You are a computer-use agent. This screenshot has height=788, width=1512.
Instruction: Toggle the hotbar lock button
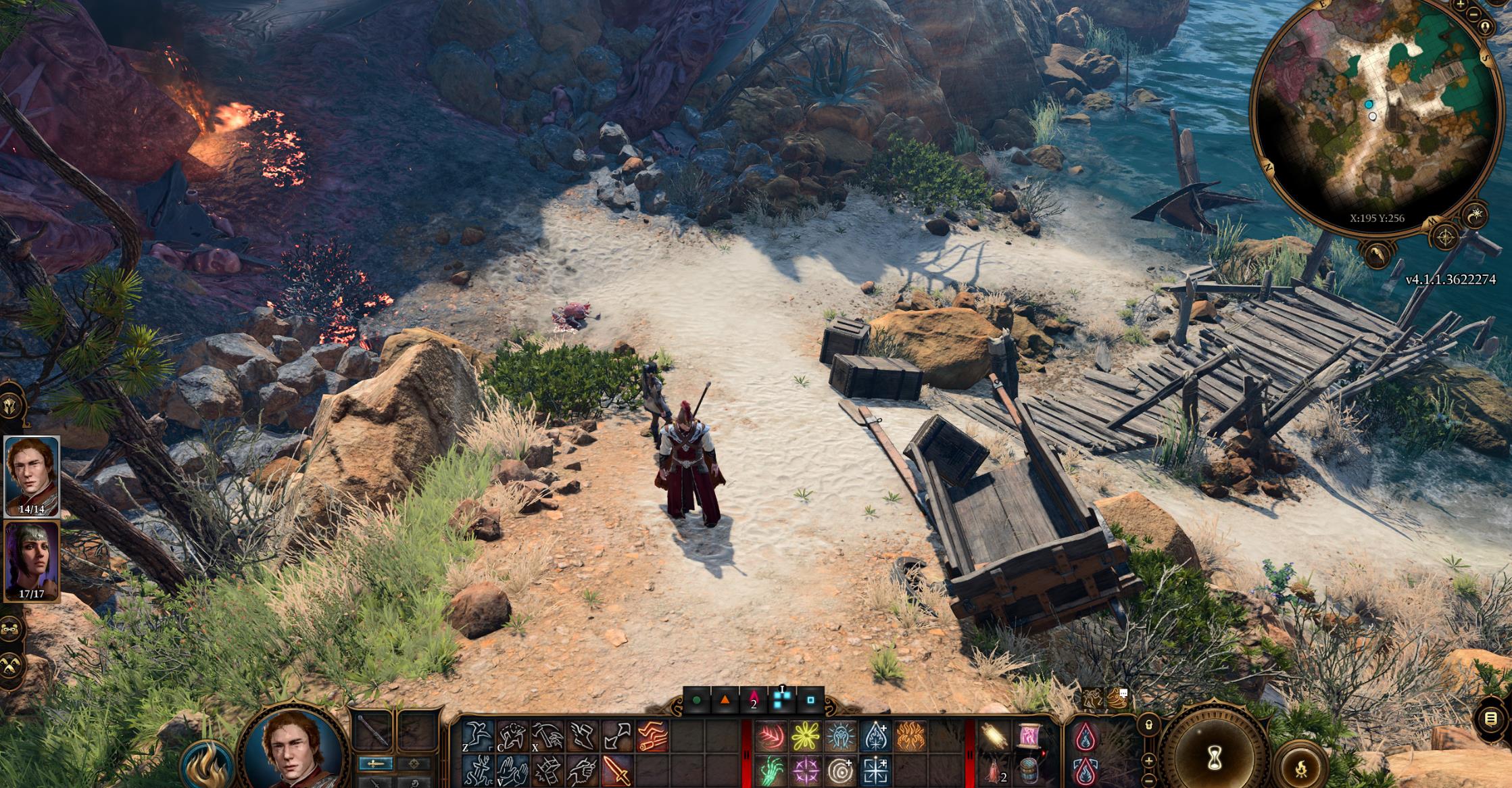coord(1148,725)
